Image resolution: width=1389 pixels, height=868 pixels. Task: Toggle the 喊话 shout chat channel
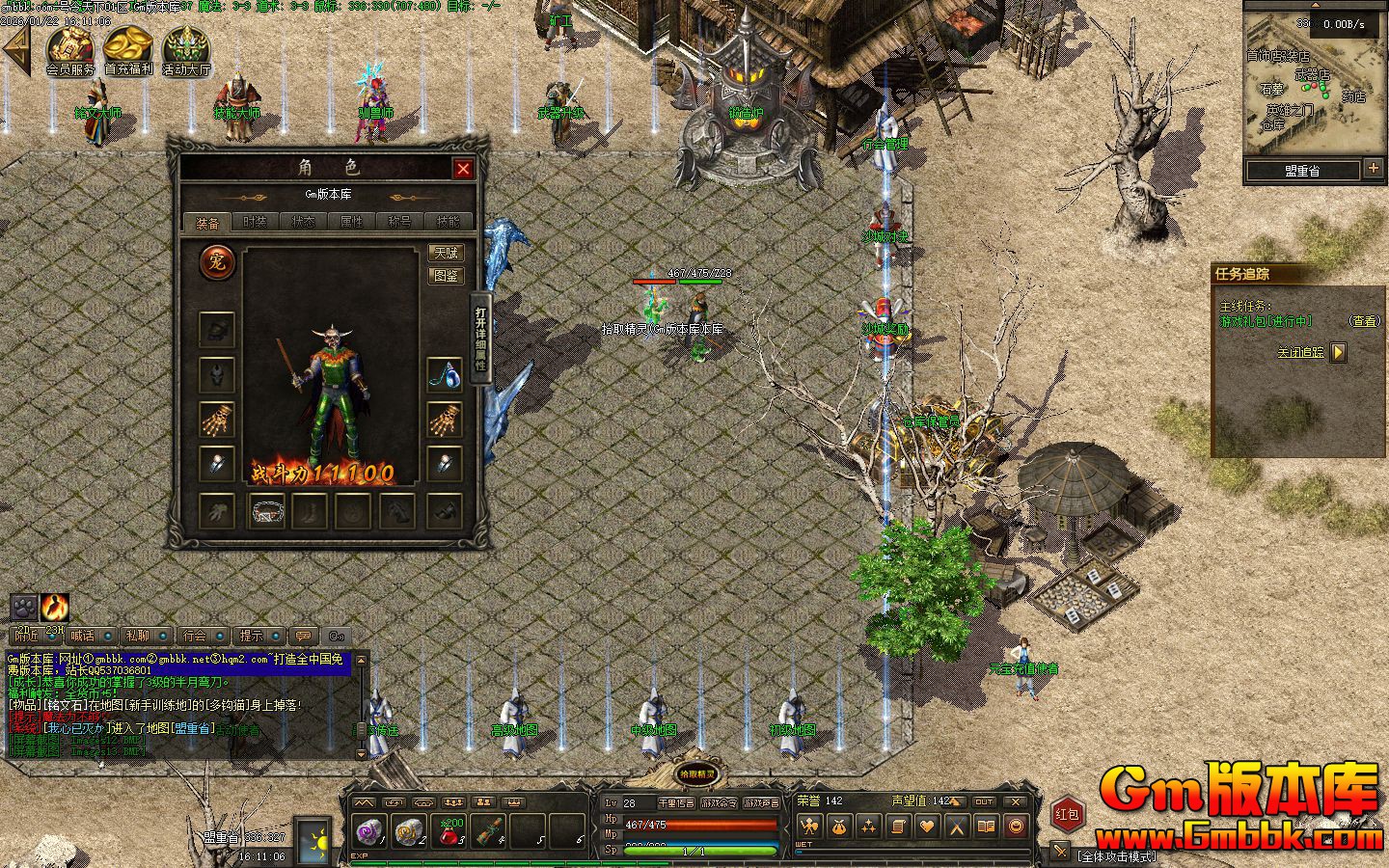click(83, 636)
